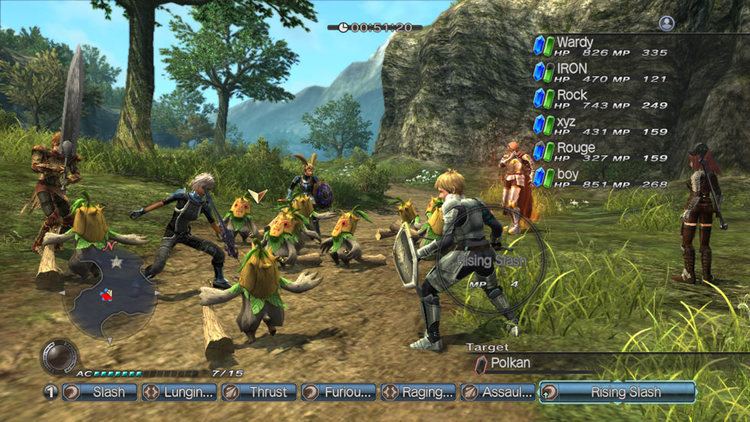This screenshot has width=750, height=422.
Task: Activate the highlighted Rising Slash skill
Action: click(617, 392)
